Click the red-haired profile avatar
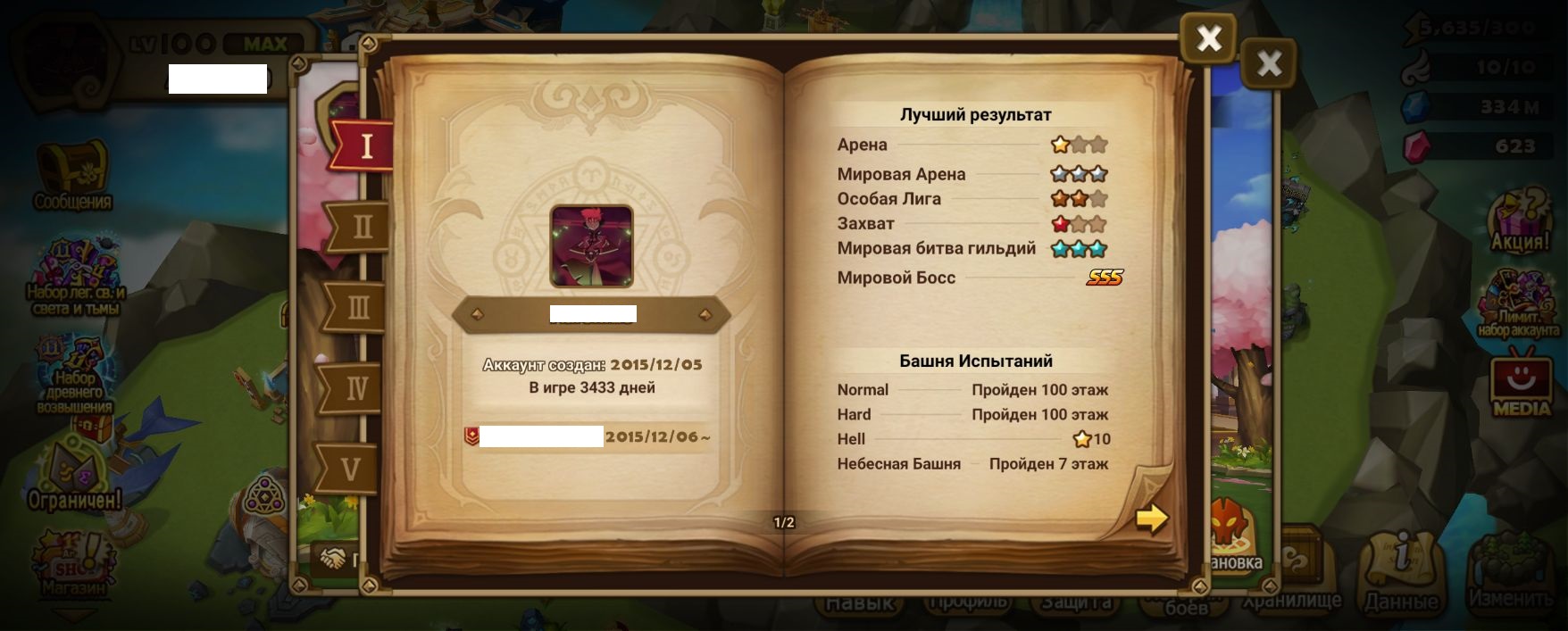 tap(591, 246)
